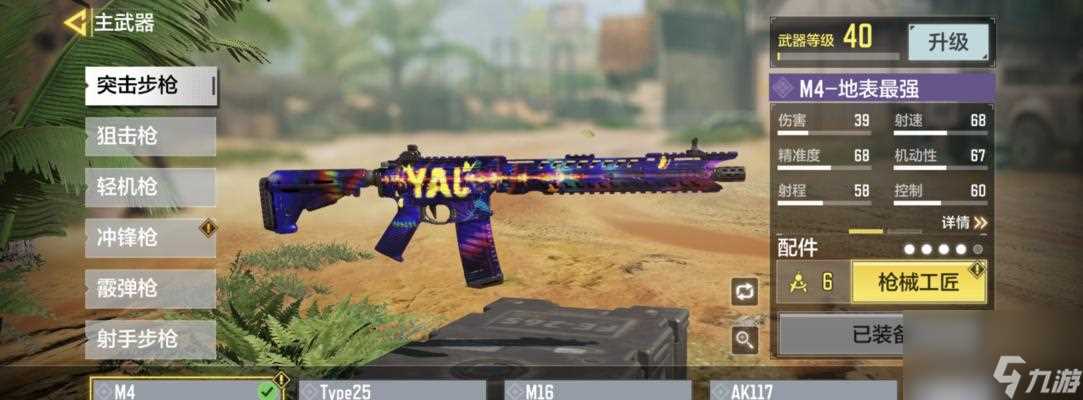Image resolution: width=1083 pixels, height=400 pixels.
Task: Select the 突击步枪 weapon category
Action: [x=150, y=86]
